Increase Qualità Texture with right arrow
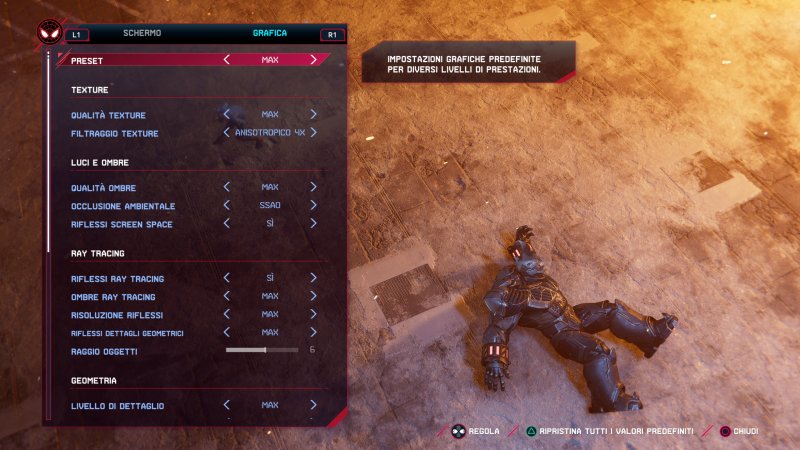This screenshot has width=800, height=450. point(313,115)
